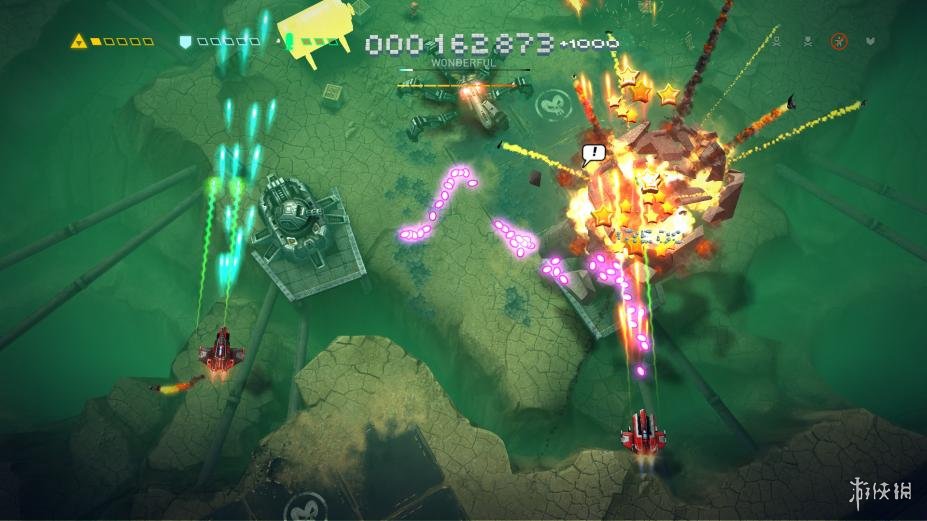Click the red crossed-out rescue medal icon
Screen dimensions: 927x521
pos(838,42)
